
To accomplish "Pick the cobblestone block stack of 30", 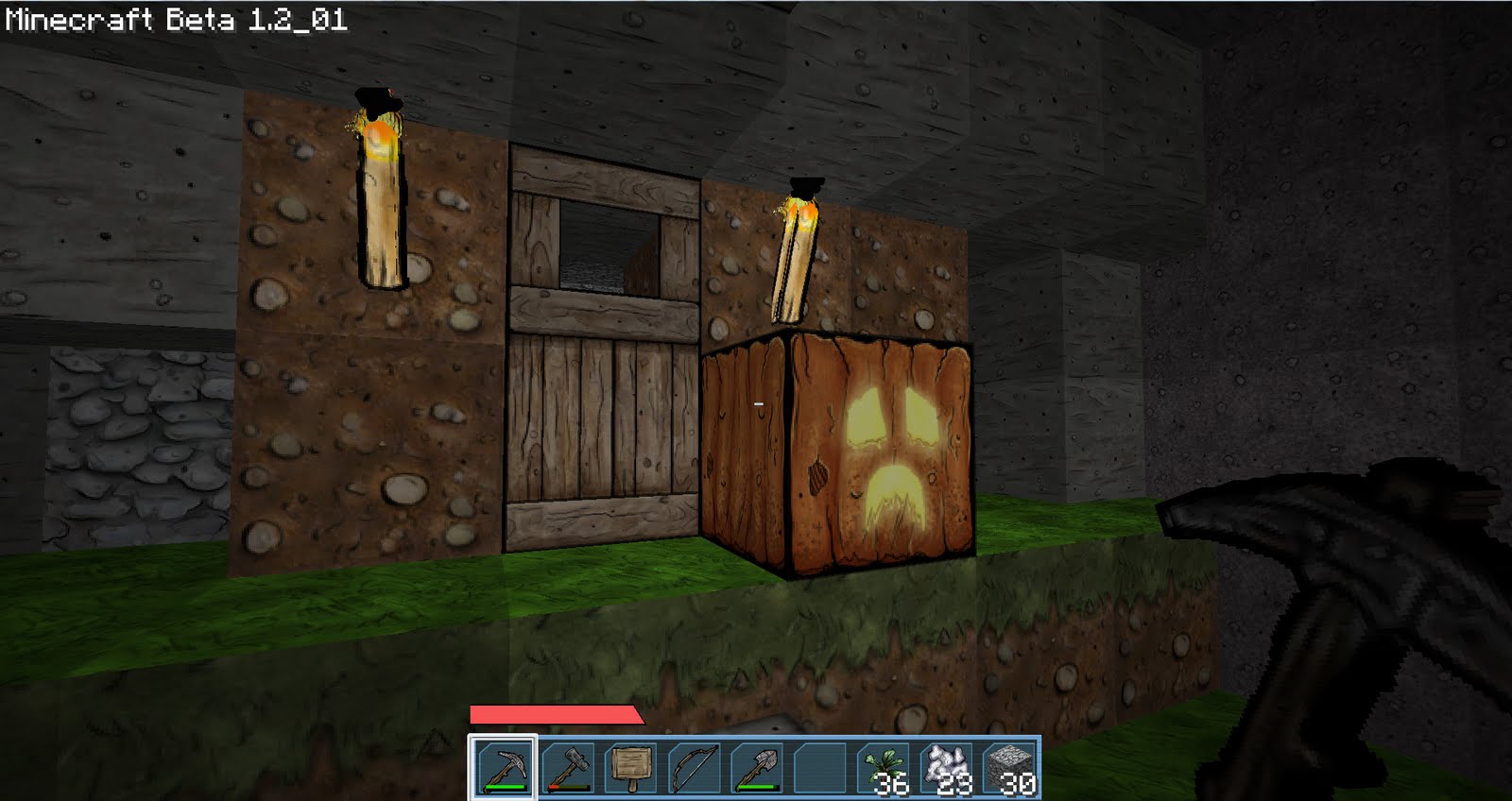I will tap(1010, 767).
